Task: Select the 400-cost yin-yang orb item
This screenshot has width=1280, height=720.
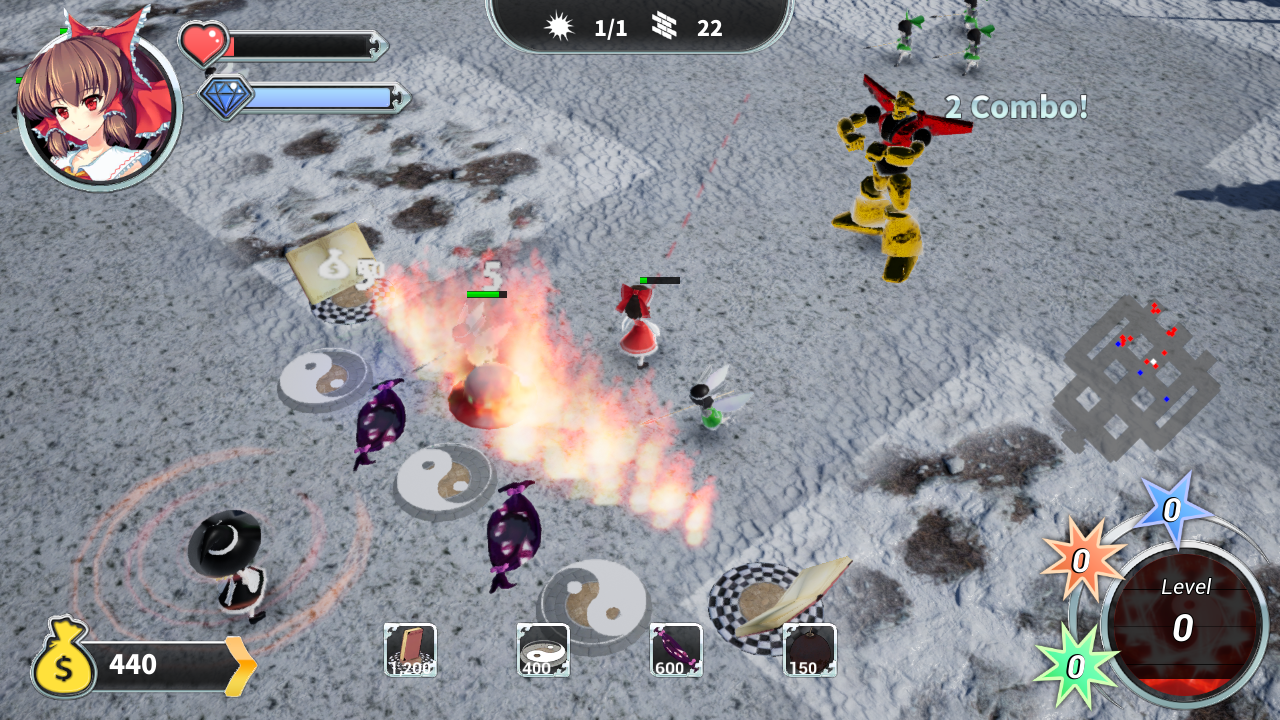Action: coord(542,650)
